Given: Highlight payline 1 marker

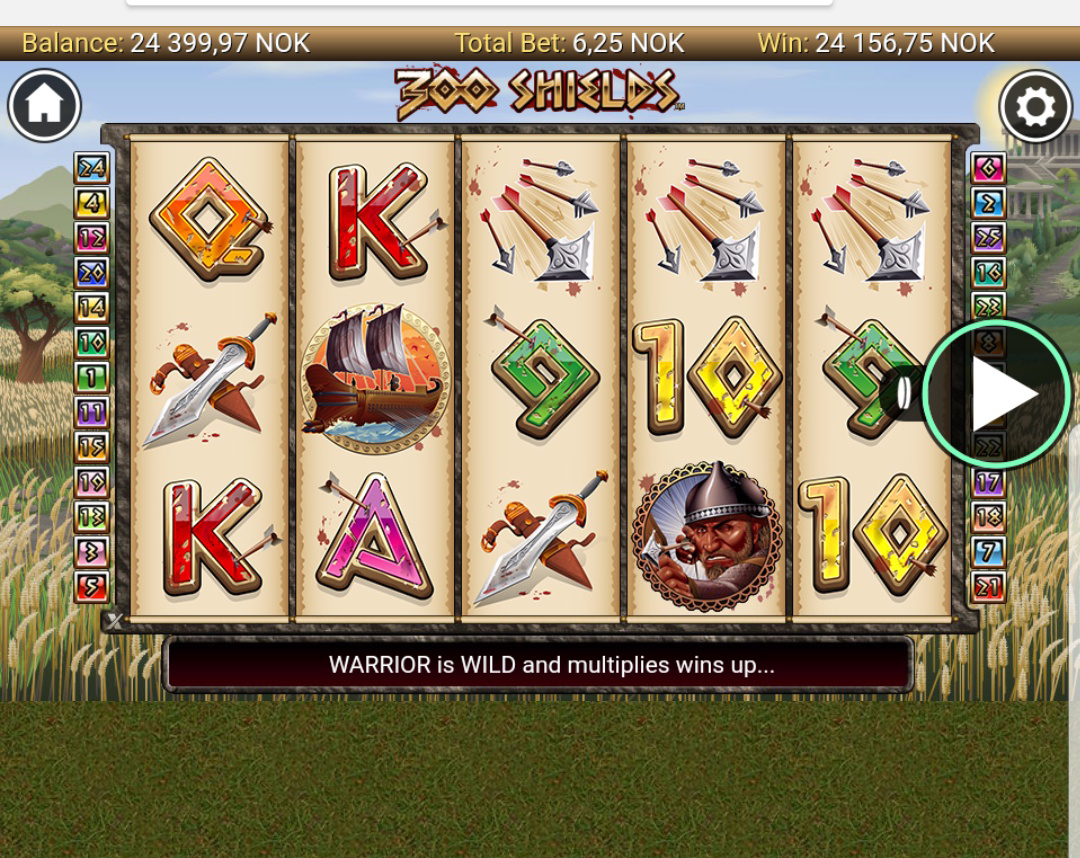Looking at the screenshot, I should [x=92, y=377].
